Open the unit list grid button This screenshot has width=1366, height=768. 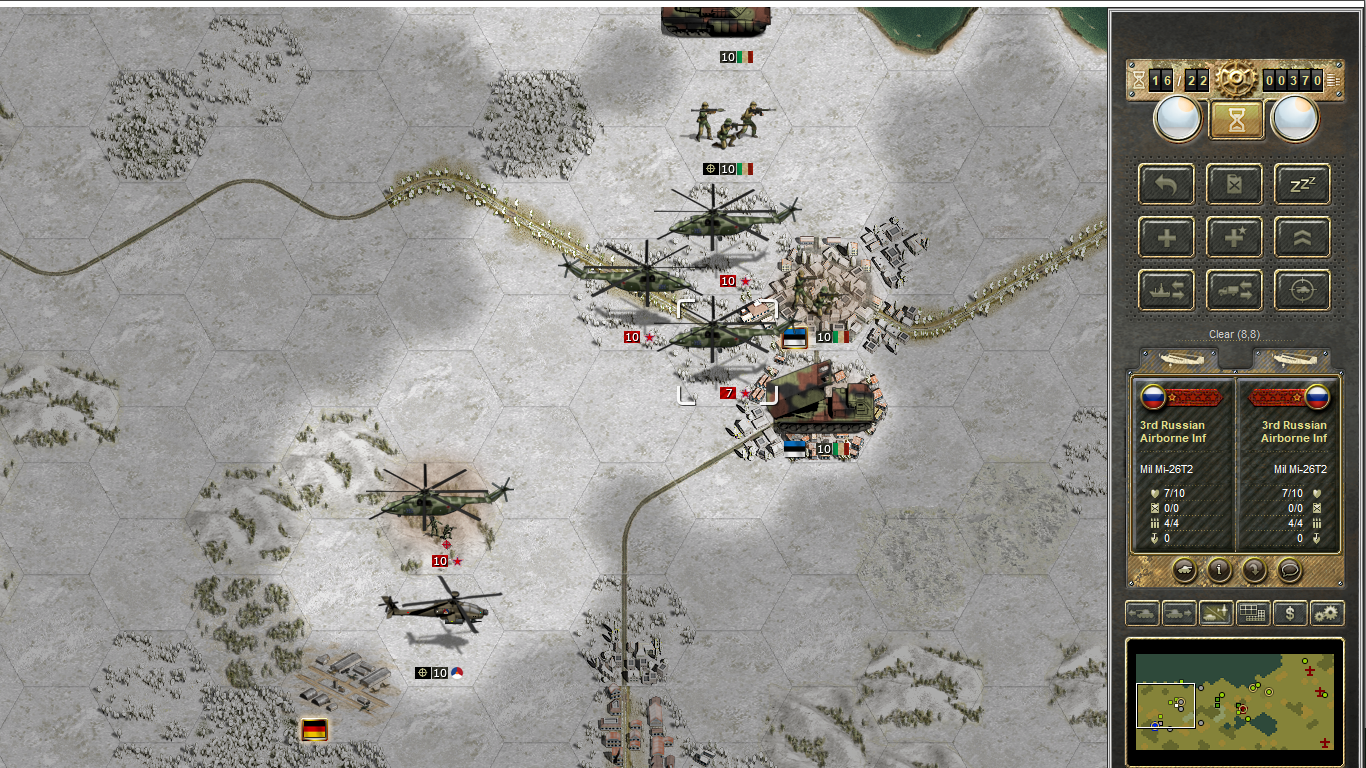(1253, 613)
